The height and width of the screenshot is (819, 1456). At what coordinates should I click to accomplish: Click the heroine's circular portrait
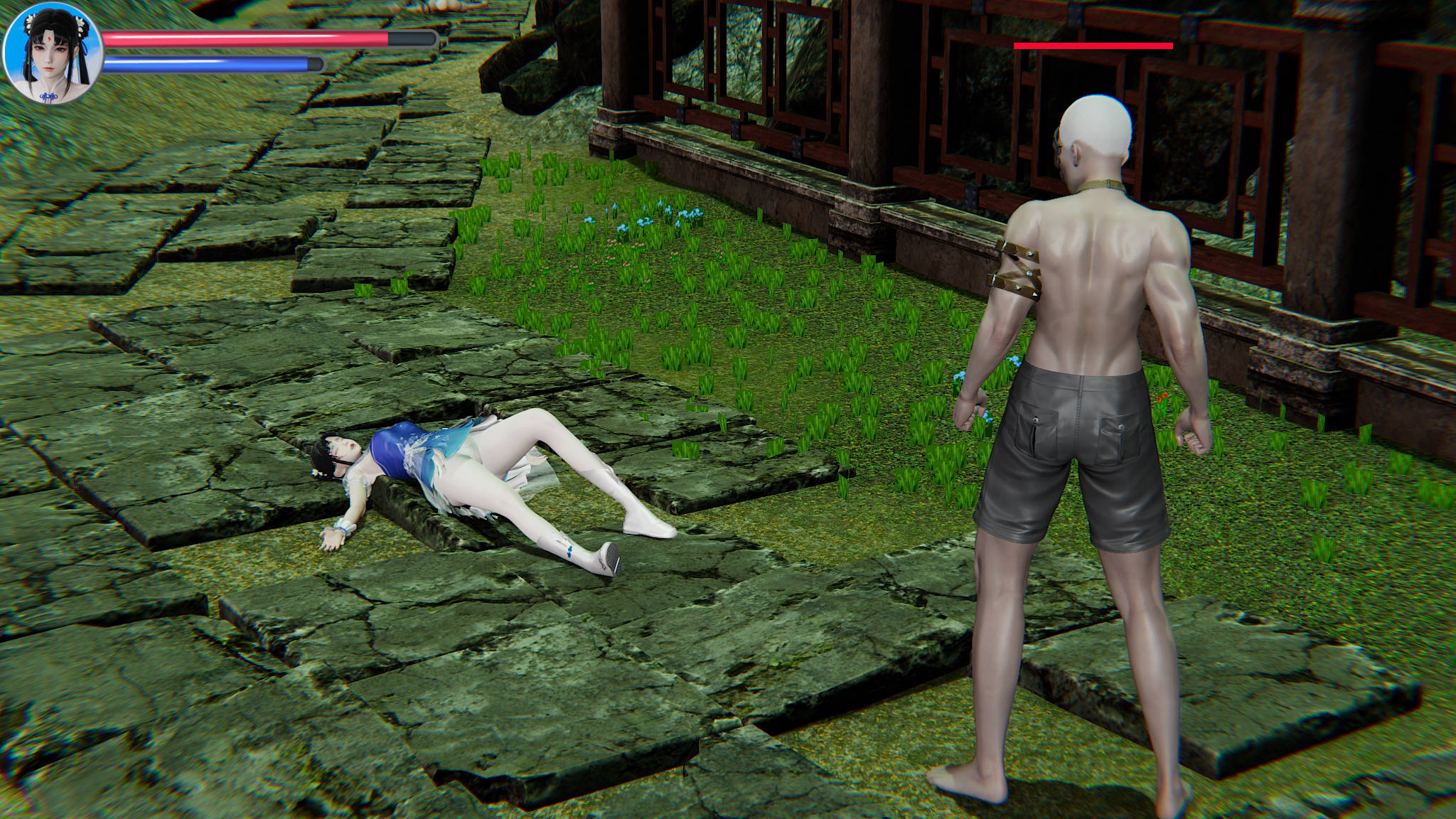tap(52, 54)
